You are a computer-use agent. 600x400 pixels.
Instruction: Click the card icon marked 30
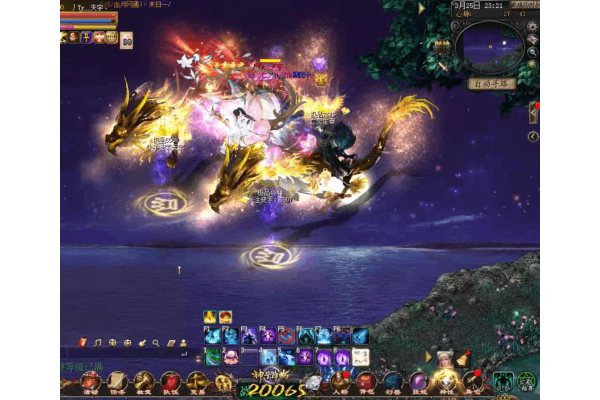[127, 41]
